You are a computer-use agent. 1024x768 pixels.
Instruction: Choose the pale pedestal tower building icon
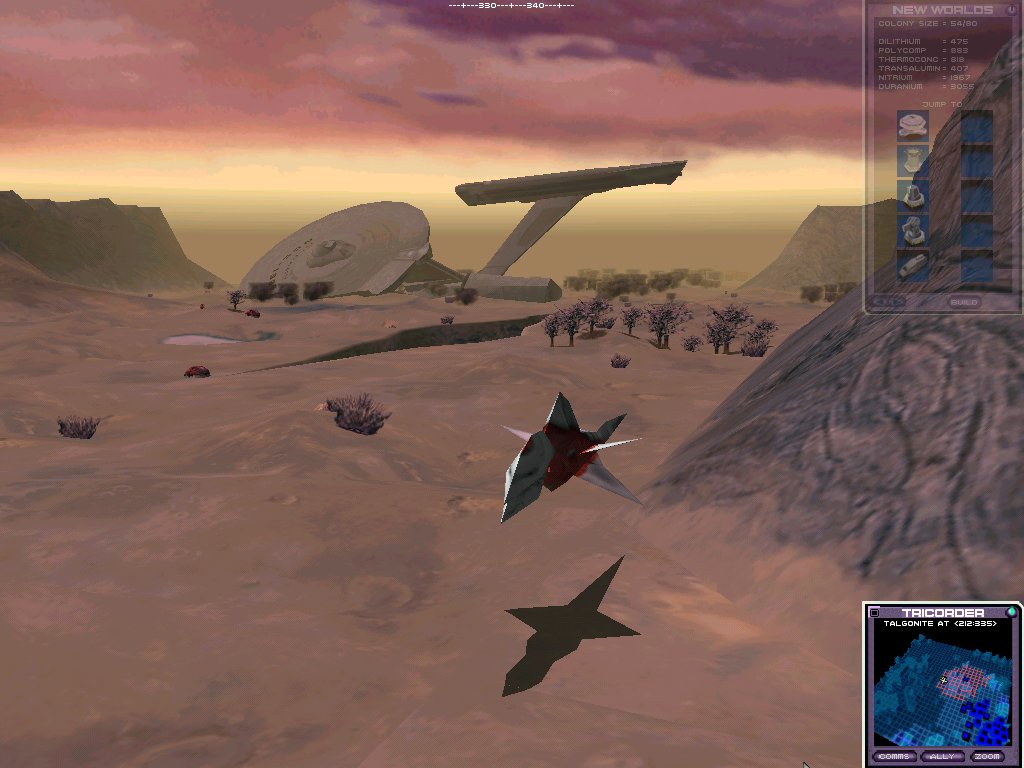coord(912,160)
